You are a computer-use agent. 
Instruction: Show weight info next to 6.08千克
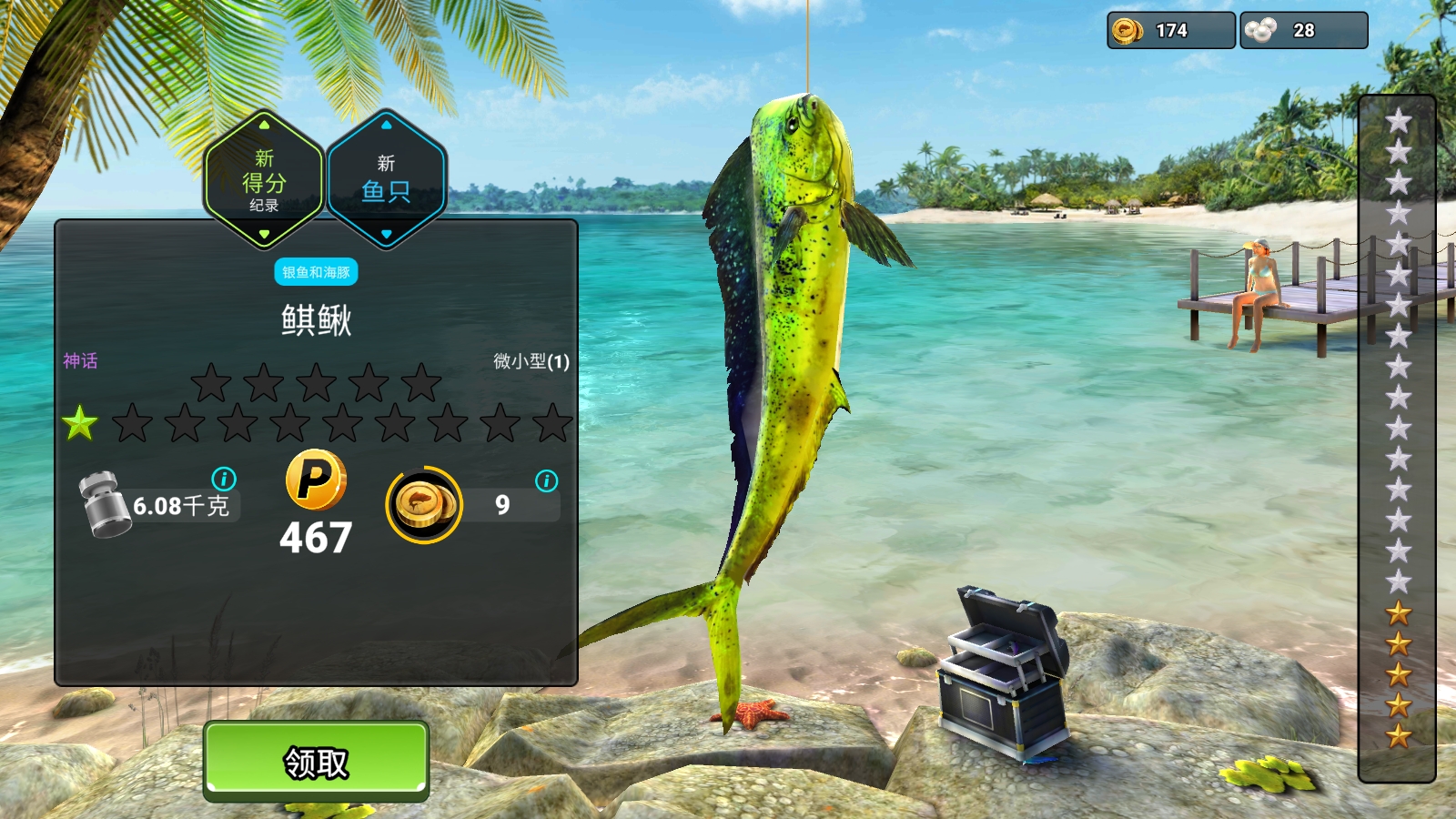[224, 479]
